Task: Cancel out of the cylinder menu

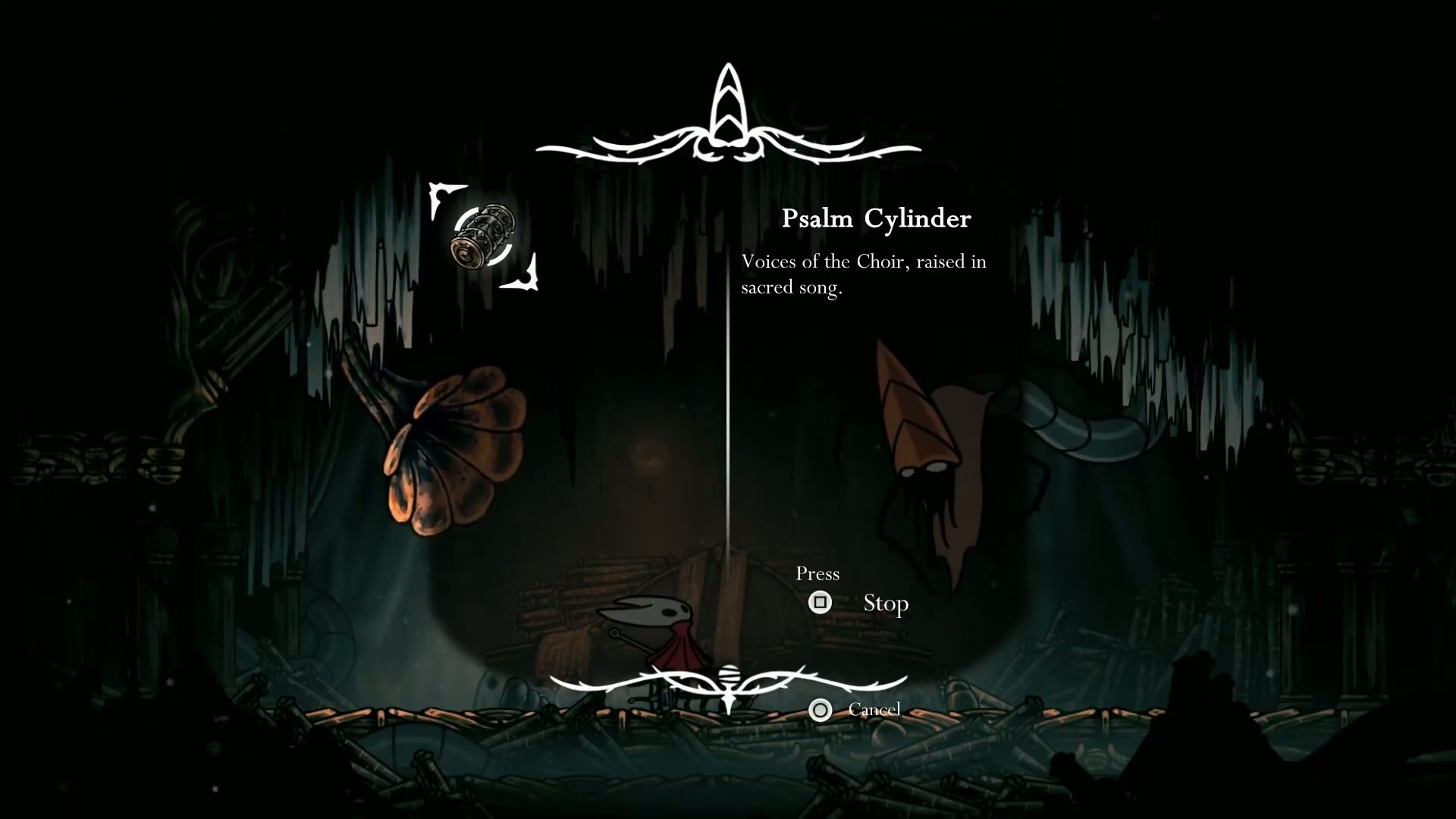Action: pos(820,710)
